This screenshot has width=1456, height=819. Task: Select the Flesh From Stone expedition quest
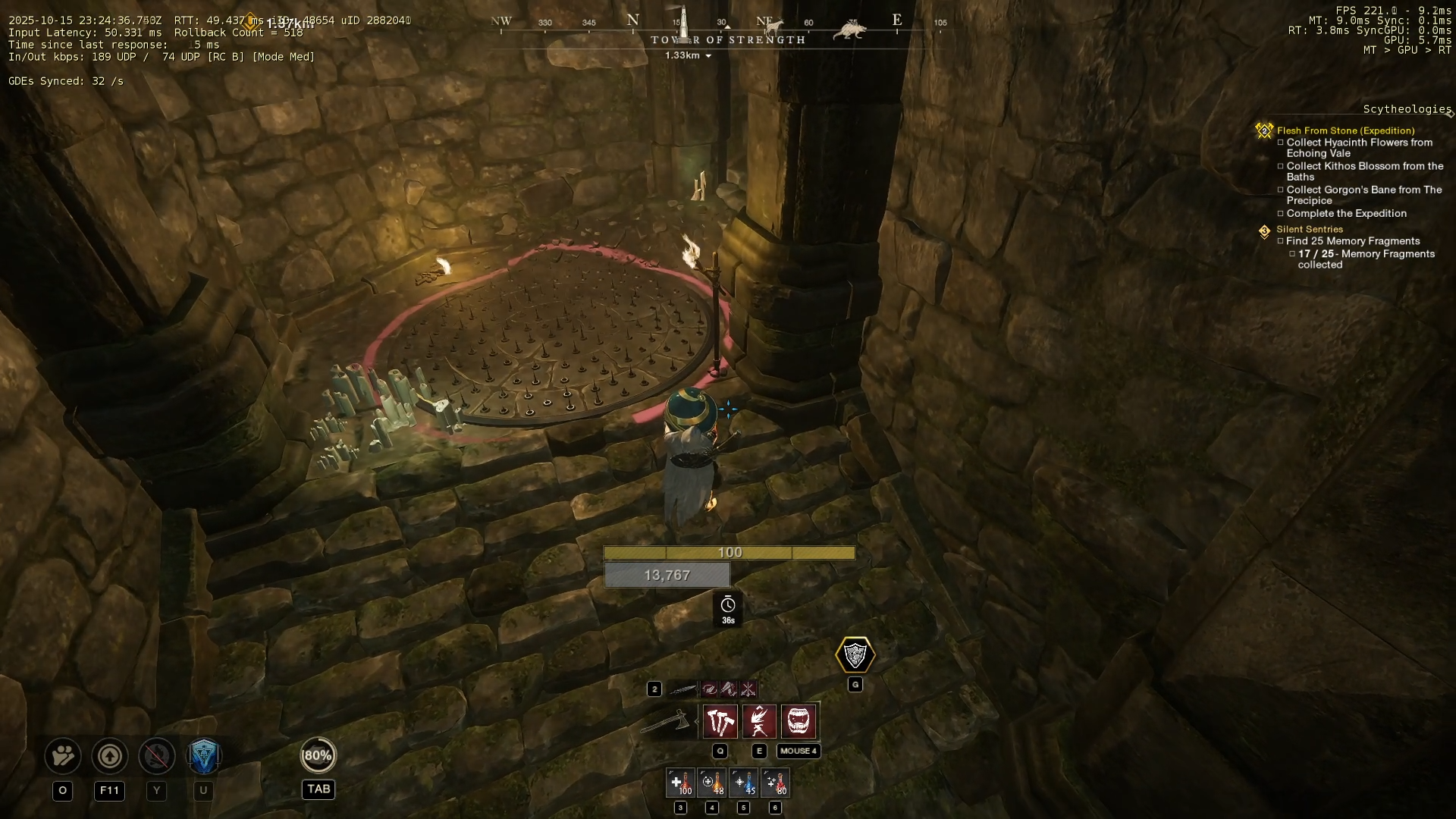click(1345, 130)
